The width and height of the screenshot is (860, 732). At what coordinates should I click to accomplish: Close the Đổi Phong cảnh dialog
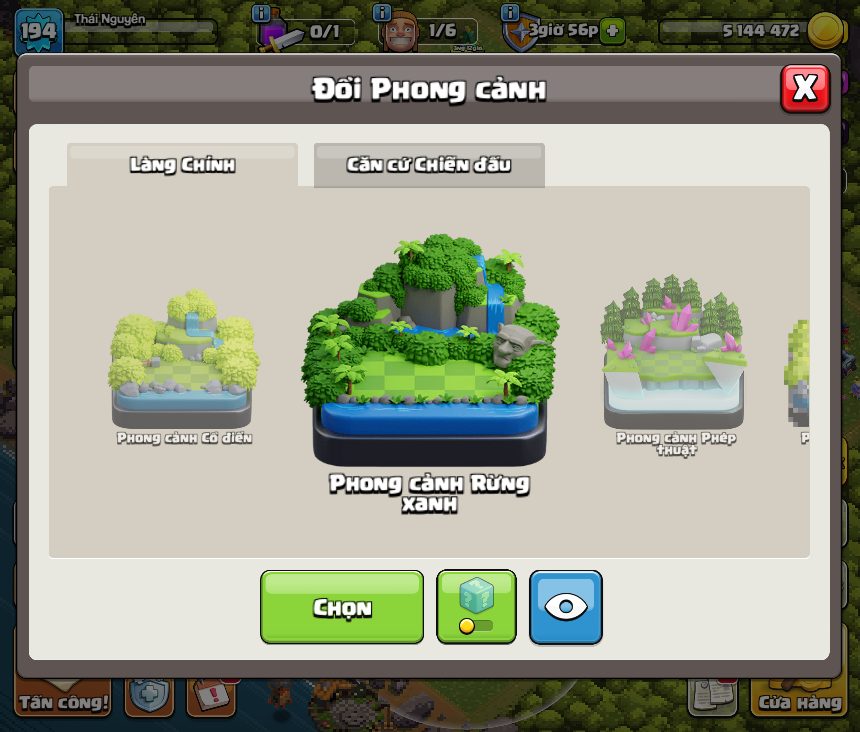804,88
